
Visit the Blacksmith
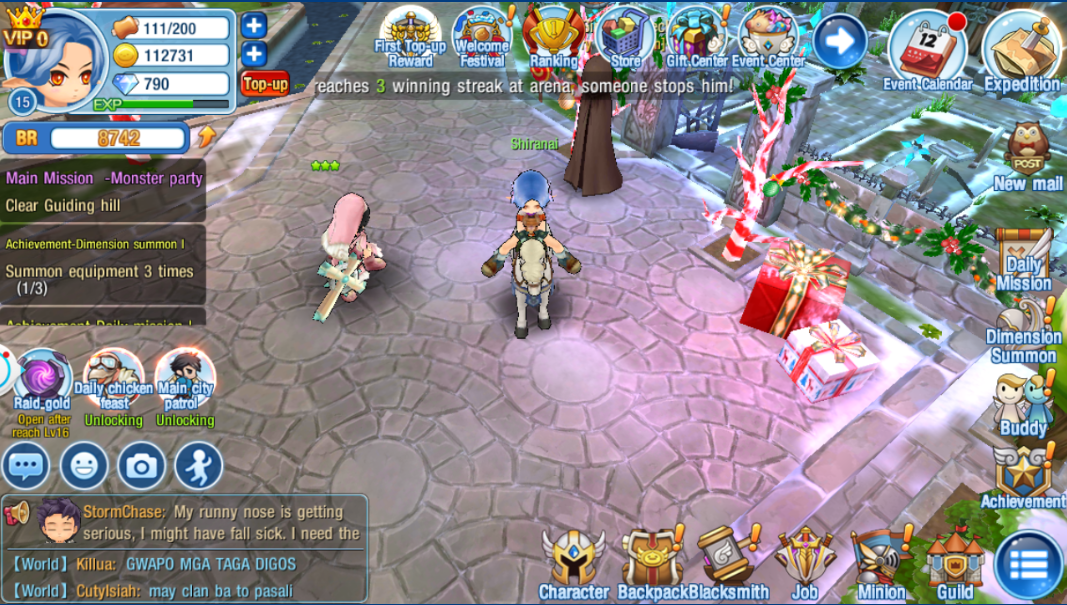click(728, 565)
